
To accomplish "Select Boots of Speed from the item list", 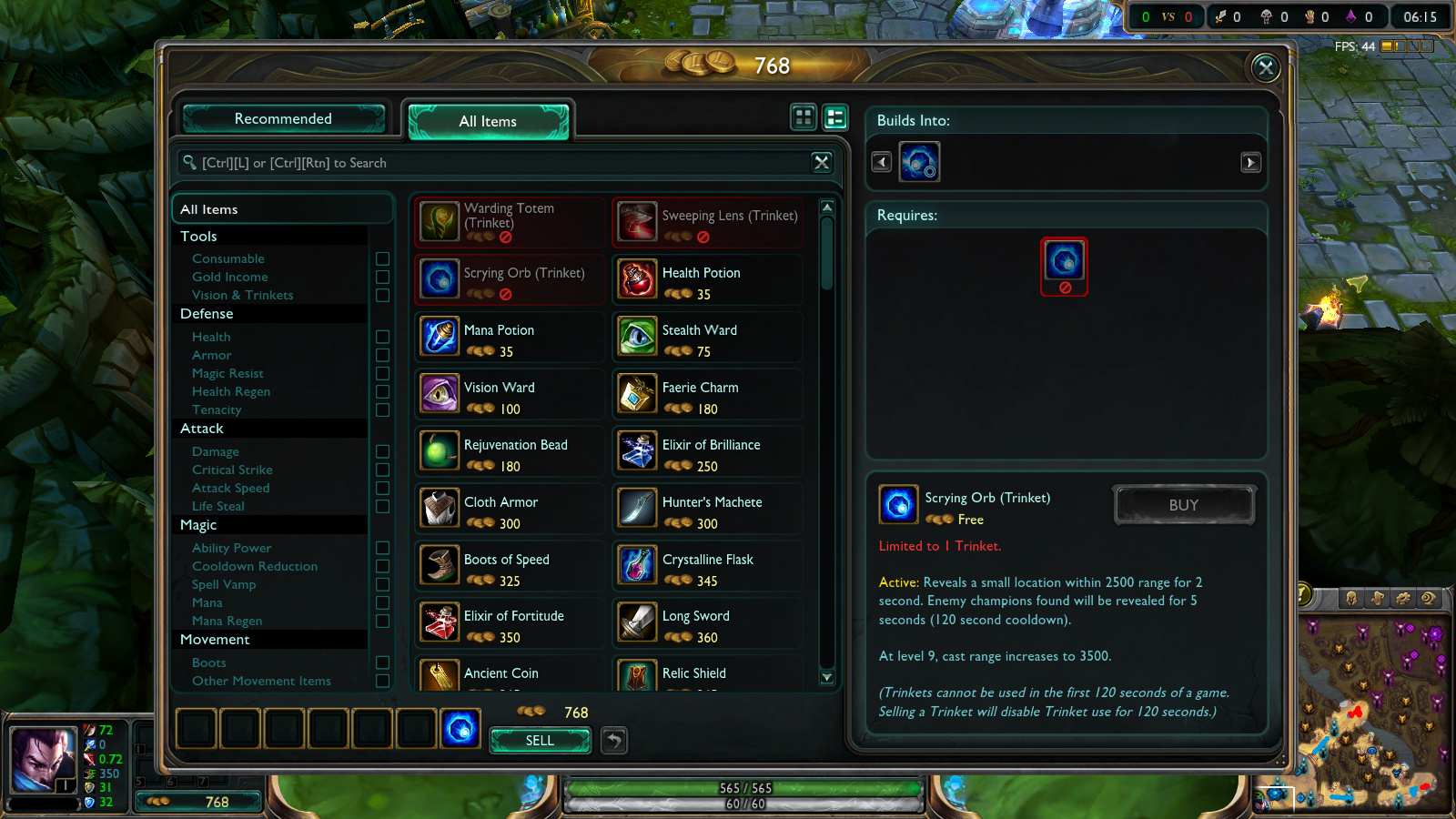I will pyautogui.click(x=508, y=566).
